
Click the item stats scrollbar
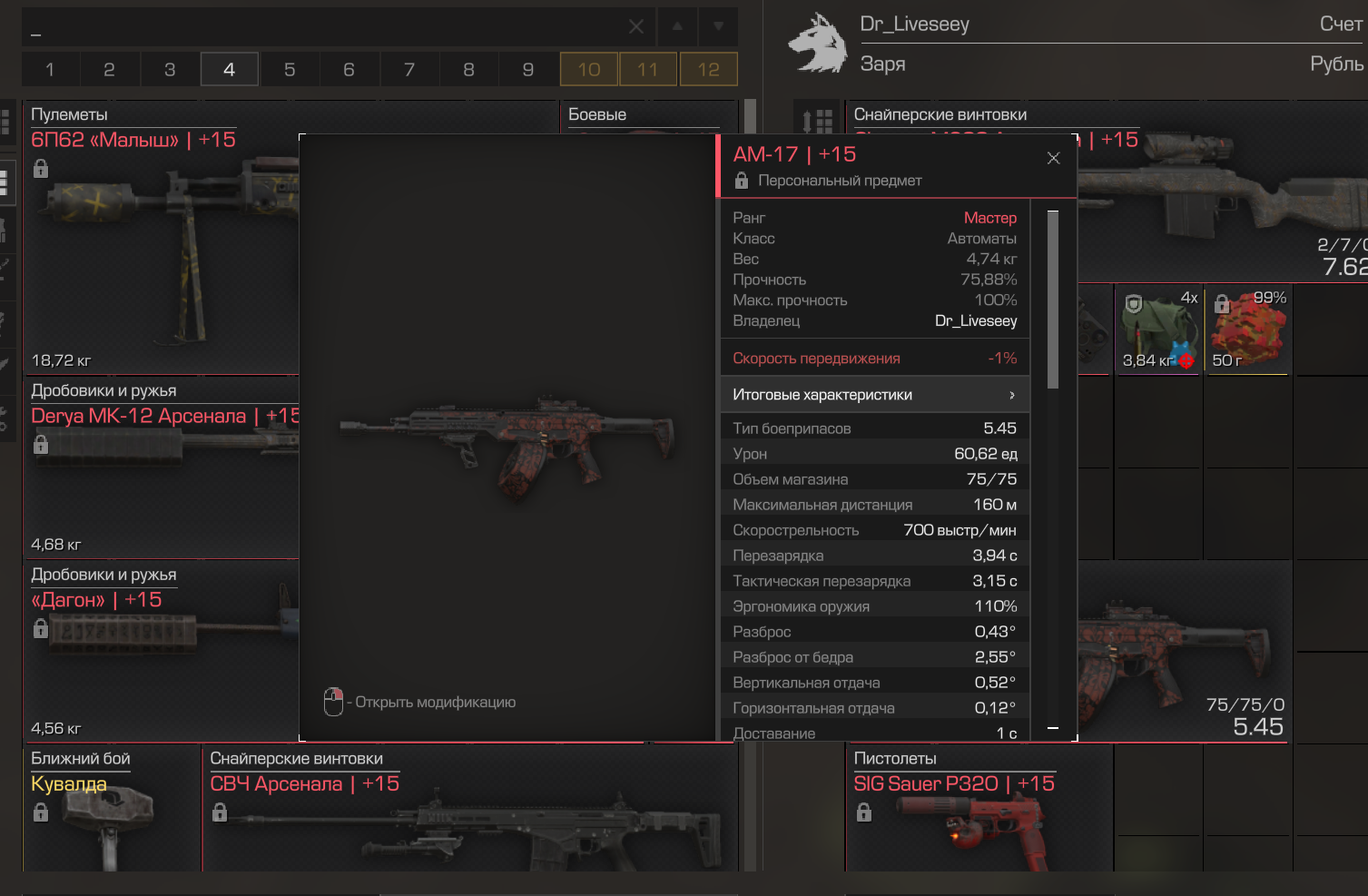[x=1053, y=300]
